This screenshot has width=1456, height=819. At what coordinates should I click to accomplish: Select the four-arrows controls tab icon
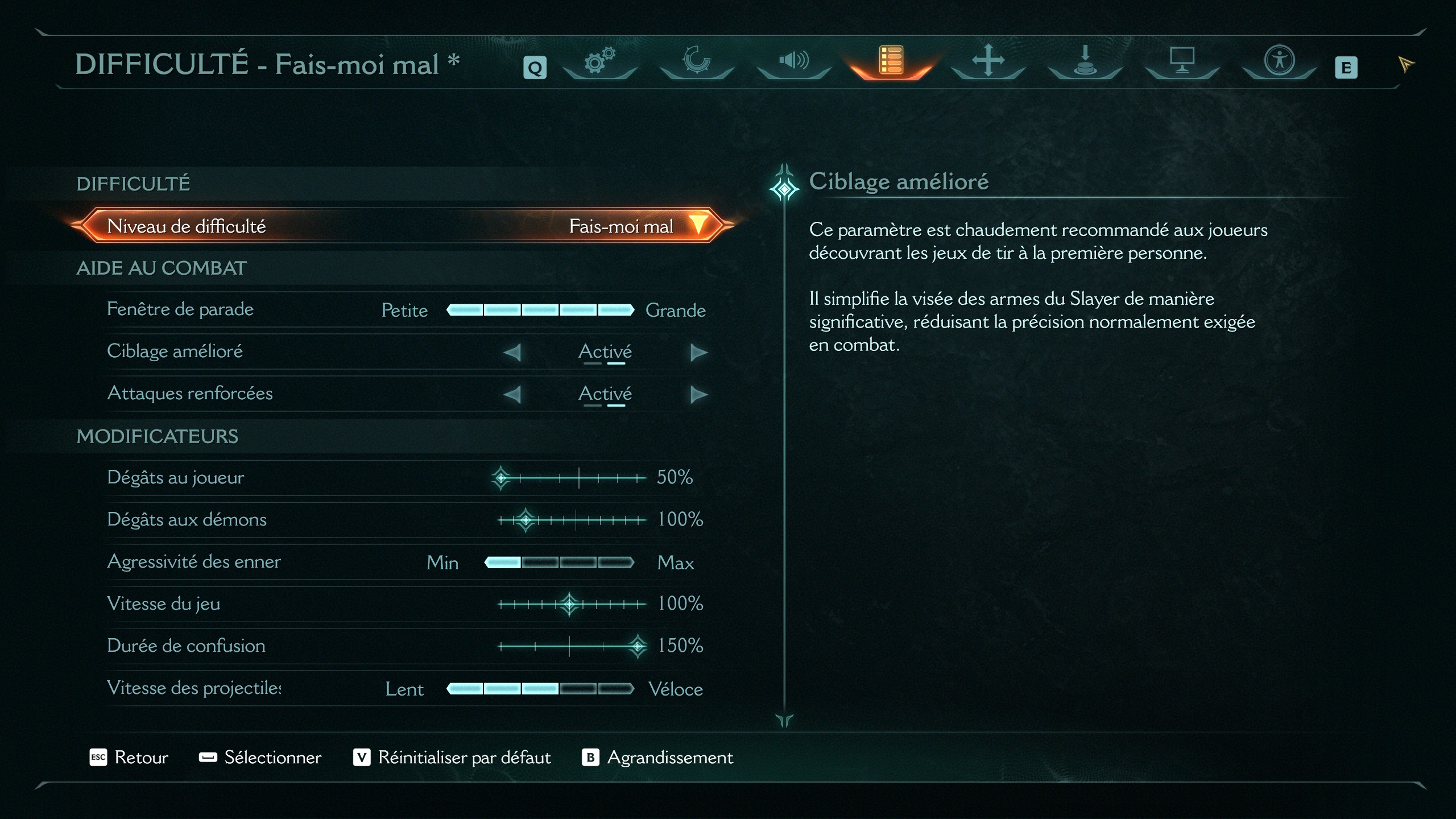(988, 63)
